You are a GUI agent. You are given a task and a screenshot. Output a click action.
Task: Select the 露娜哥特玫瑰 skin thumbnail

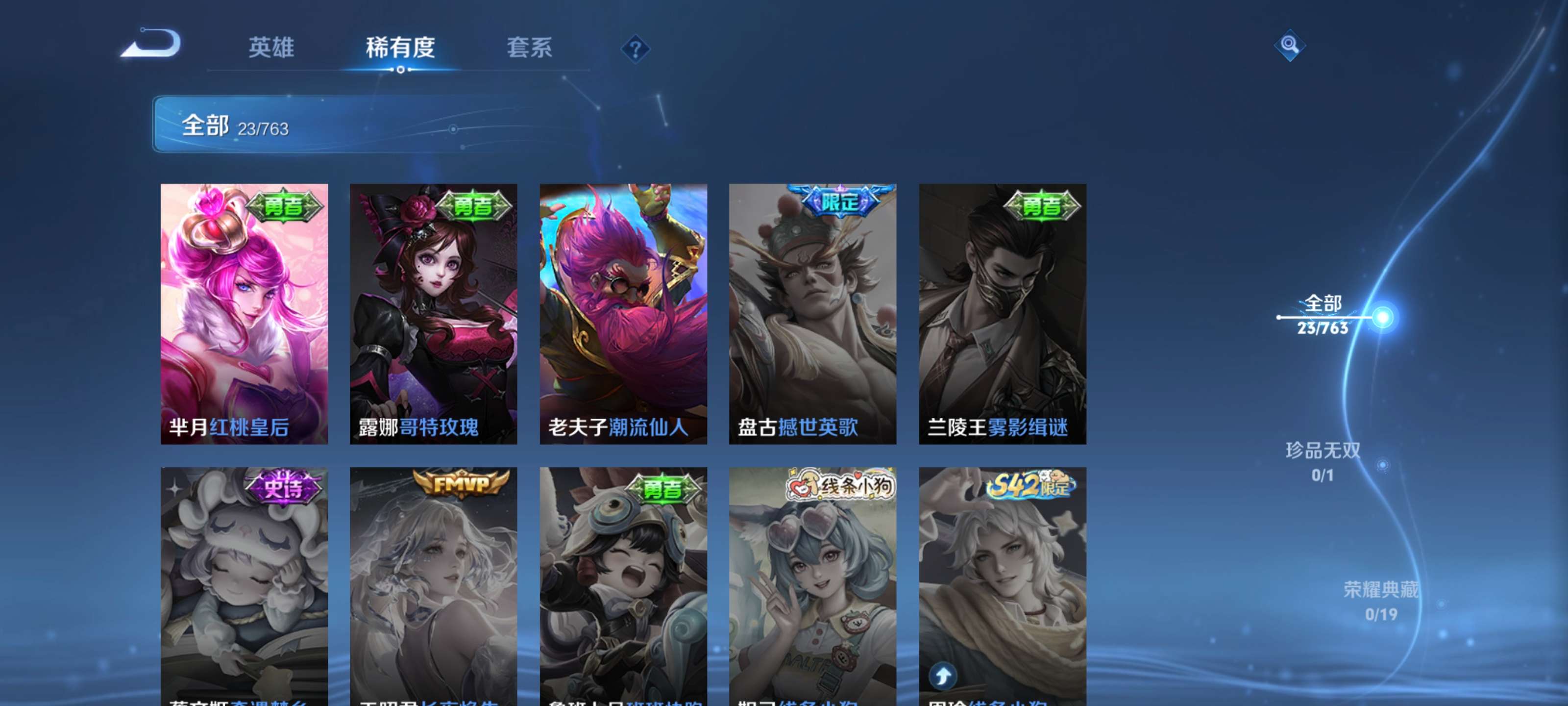click(433, 314)
